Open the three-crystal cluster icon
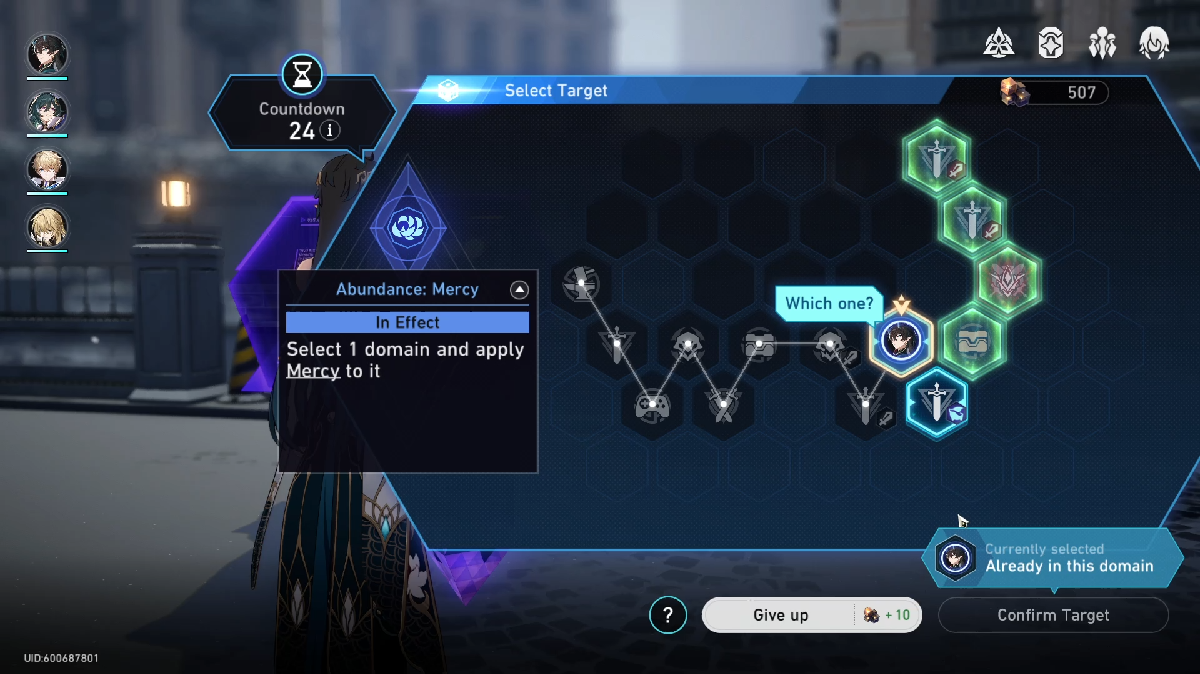 point(1102,43)
